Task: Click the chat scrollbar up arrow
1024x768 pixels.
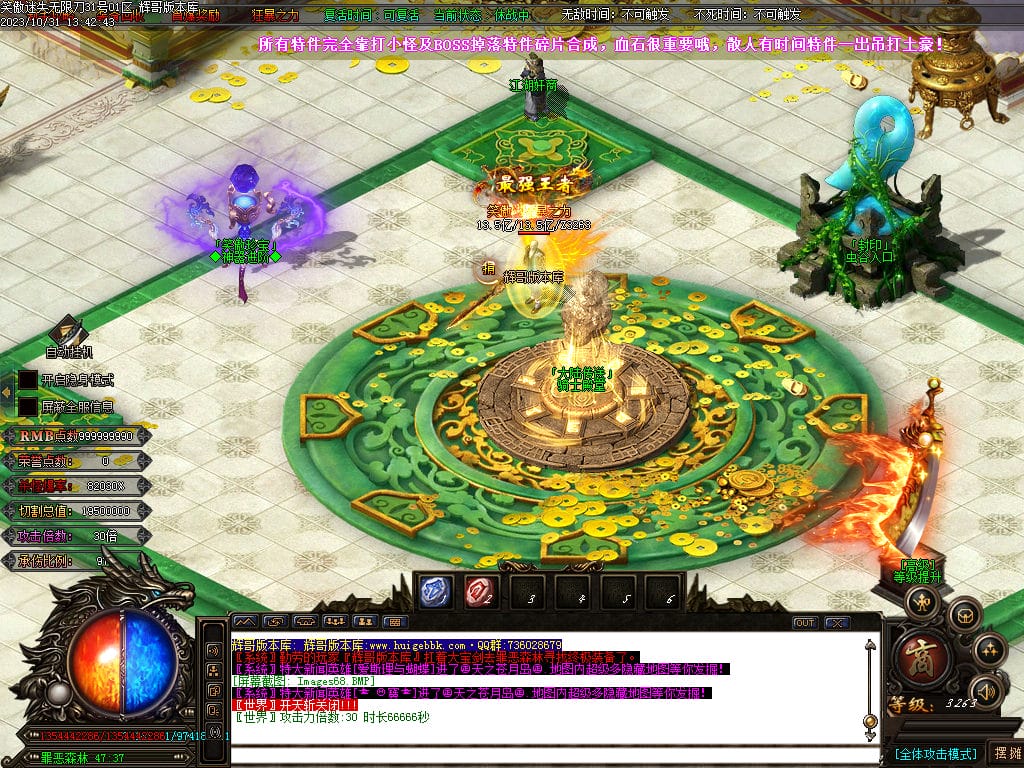Action: click(869, 647)
